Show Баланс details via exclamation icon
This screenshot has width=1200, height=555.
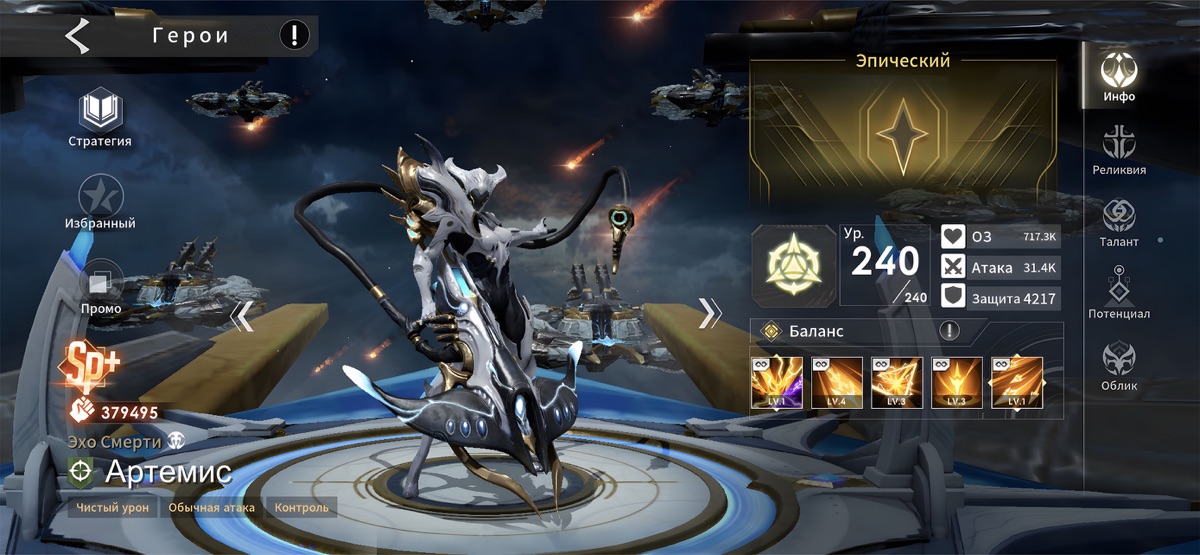(x=947, y=331)
